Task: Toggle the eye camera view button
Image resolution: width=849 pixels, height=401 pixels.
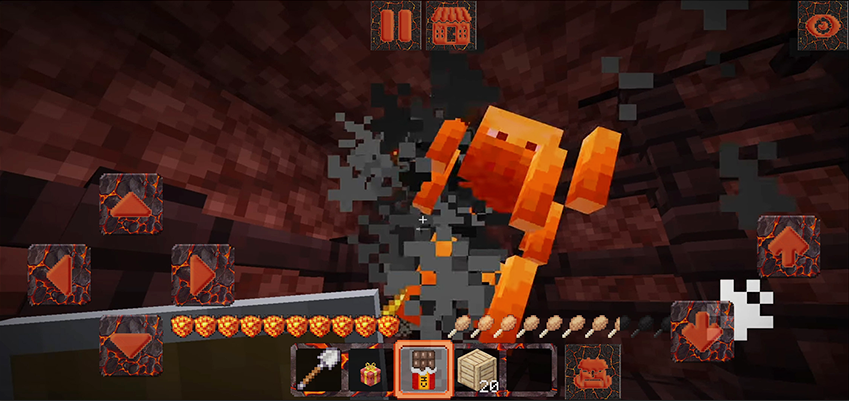Action: point(822,24)
